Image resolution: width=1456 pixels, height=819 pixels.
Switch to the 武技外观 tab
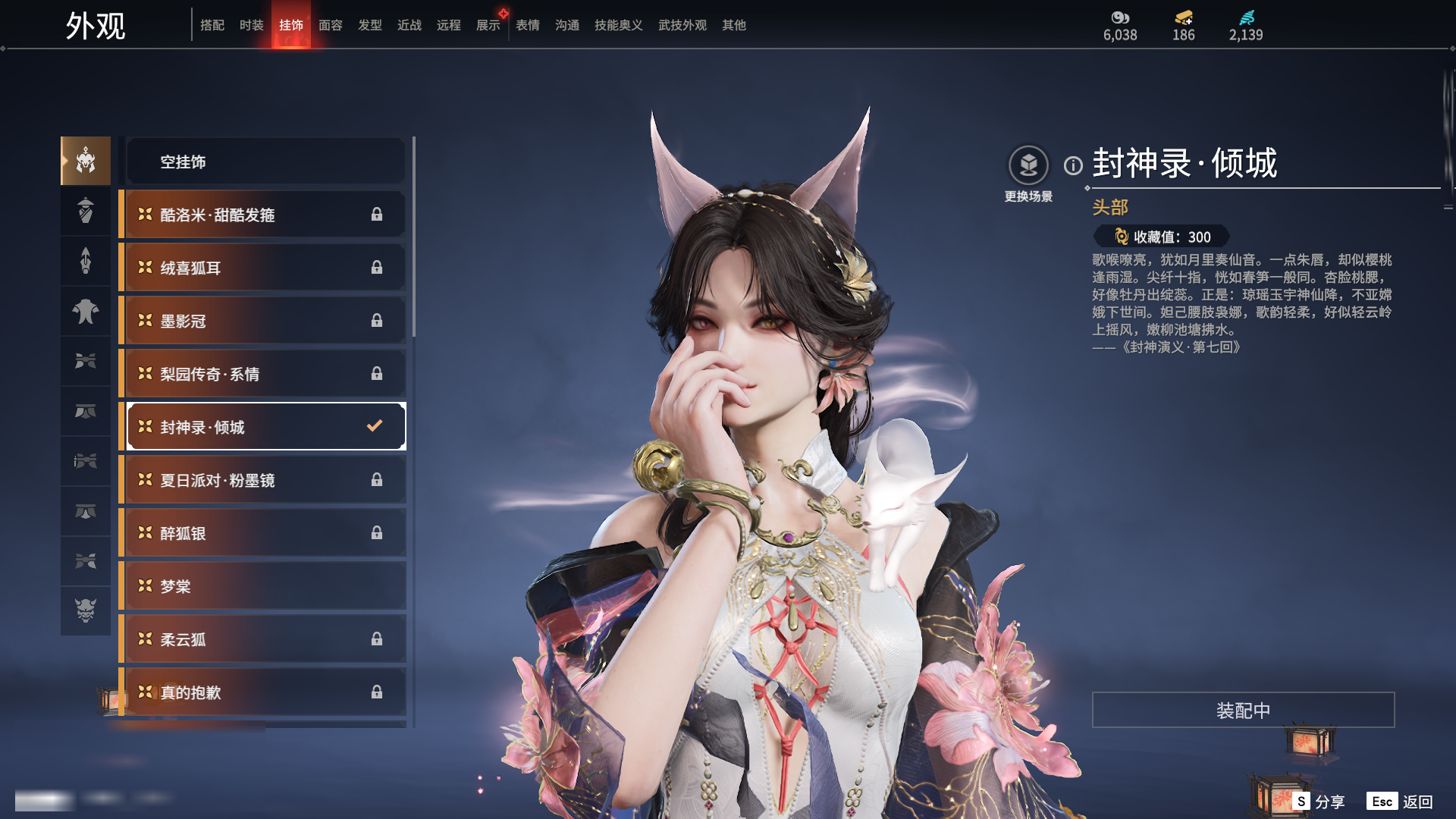coord(682,25)
